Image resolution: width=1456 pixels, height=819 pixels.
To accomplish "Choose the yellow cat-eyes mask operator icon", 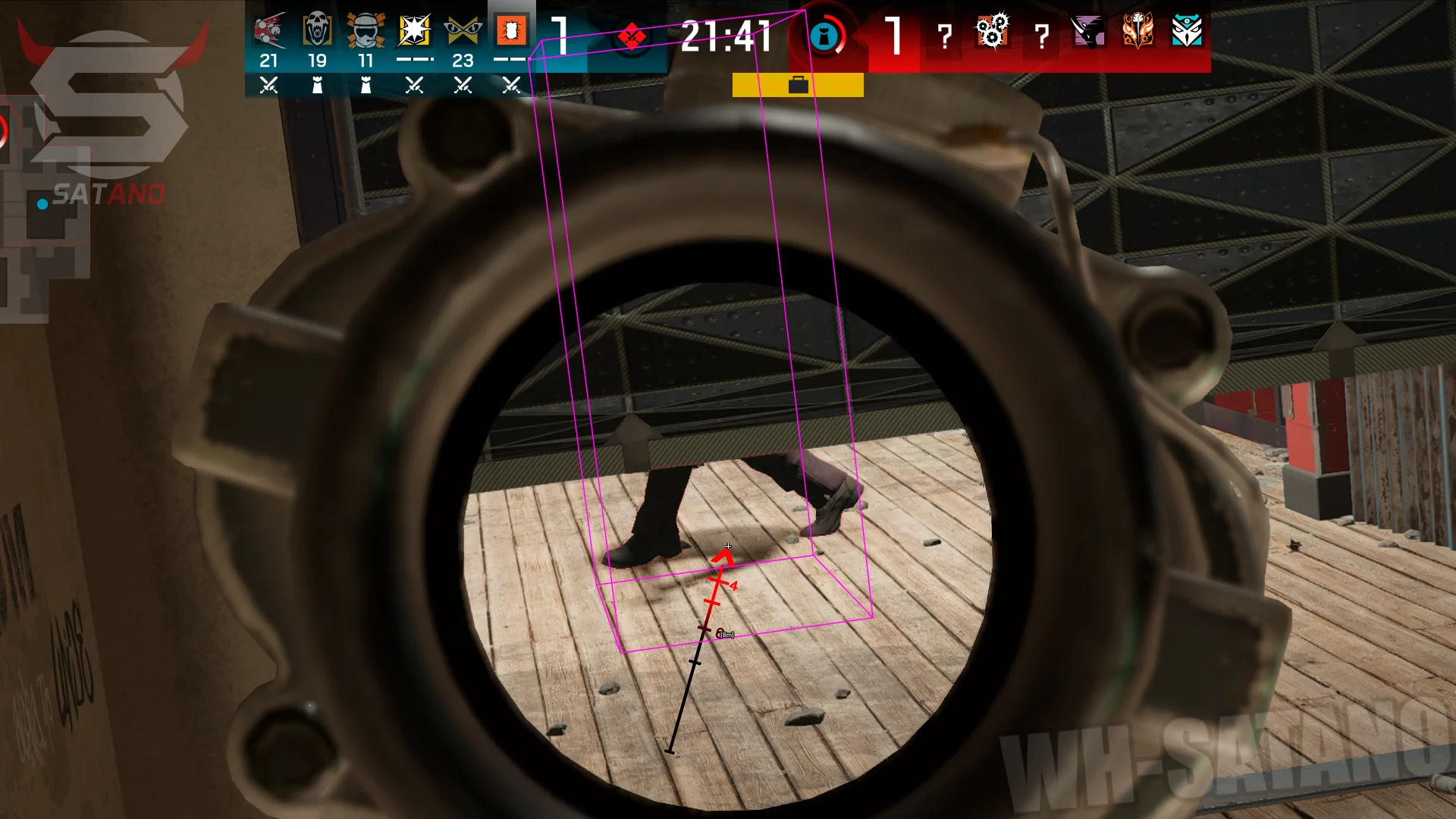I will coord(463,31).
